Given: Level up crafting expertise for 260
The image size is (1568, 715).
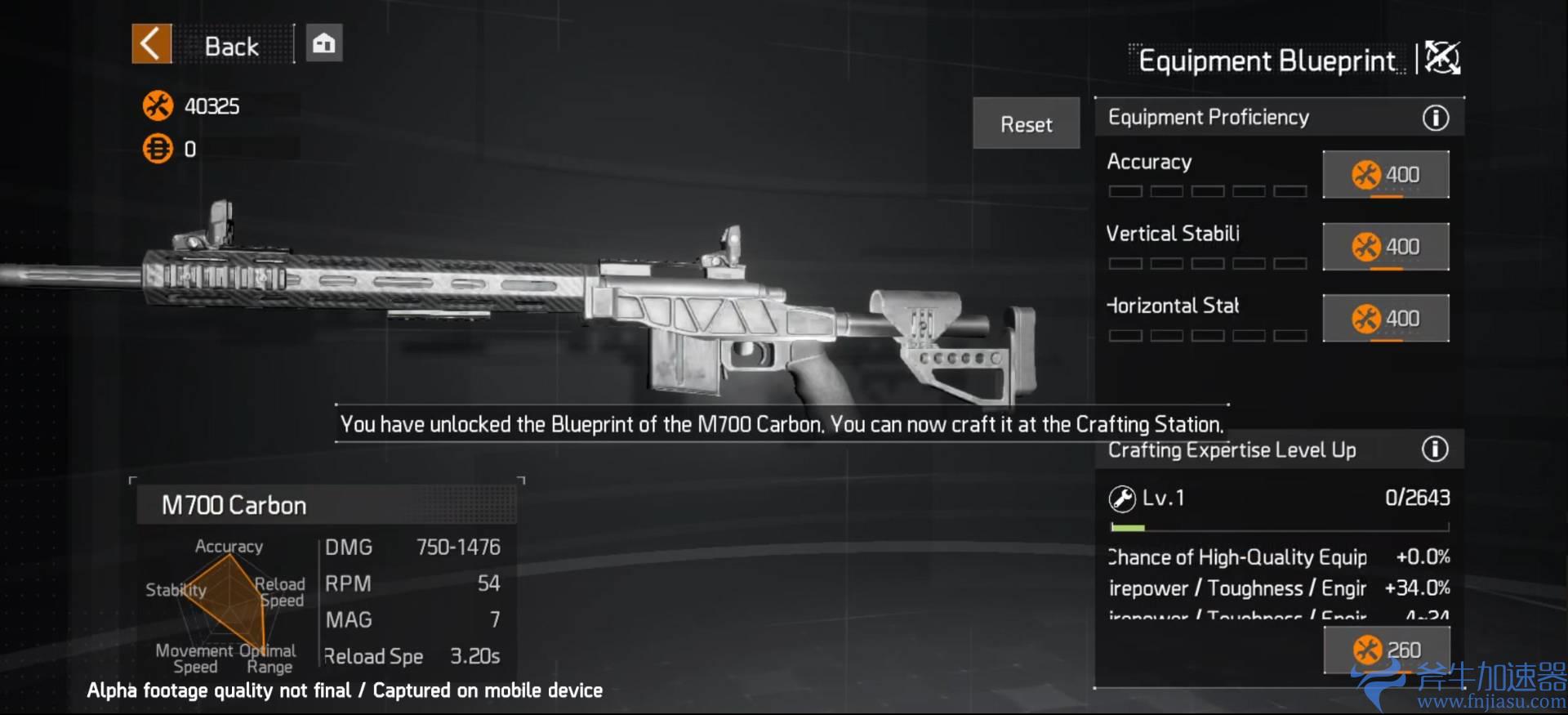Looking at the screenshot, I should click(1386, 650).
